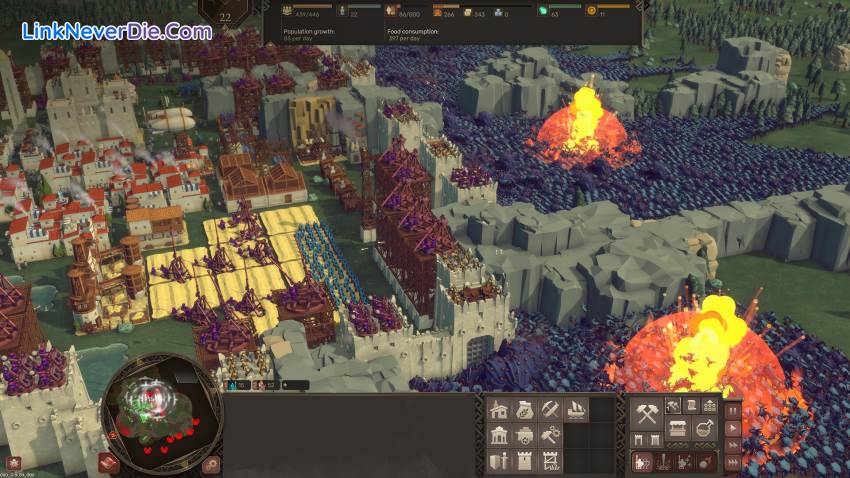Viewport: 850px width, 478px height.
Task: Open the sailing ship build category
Action: pos(576,410)
